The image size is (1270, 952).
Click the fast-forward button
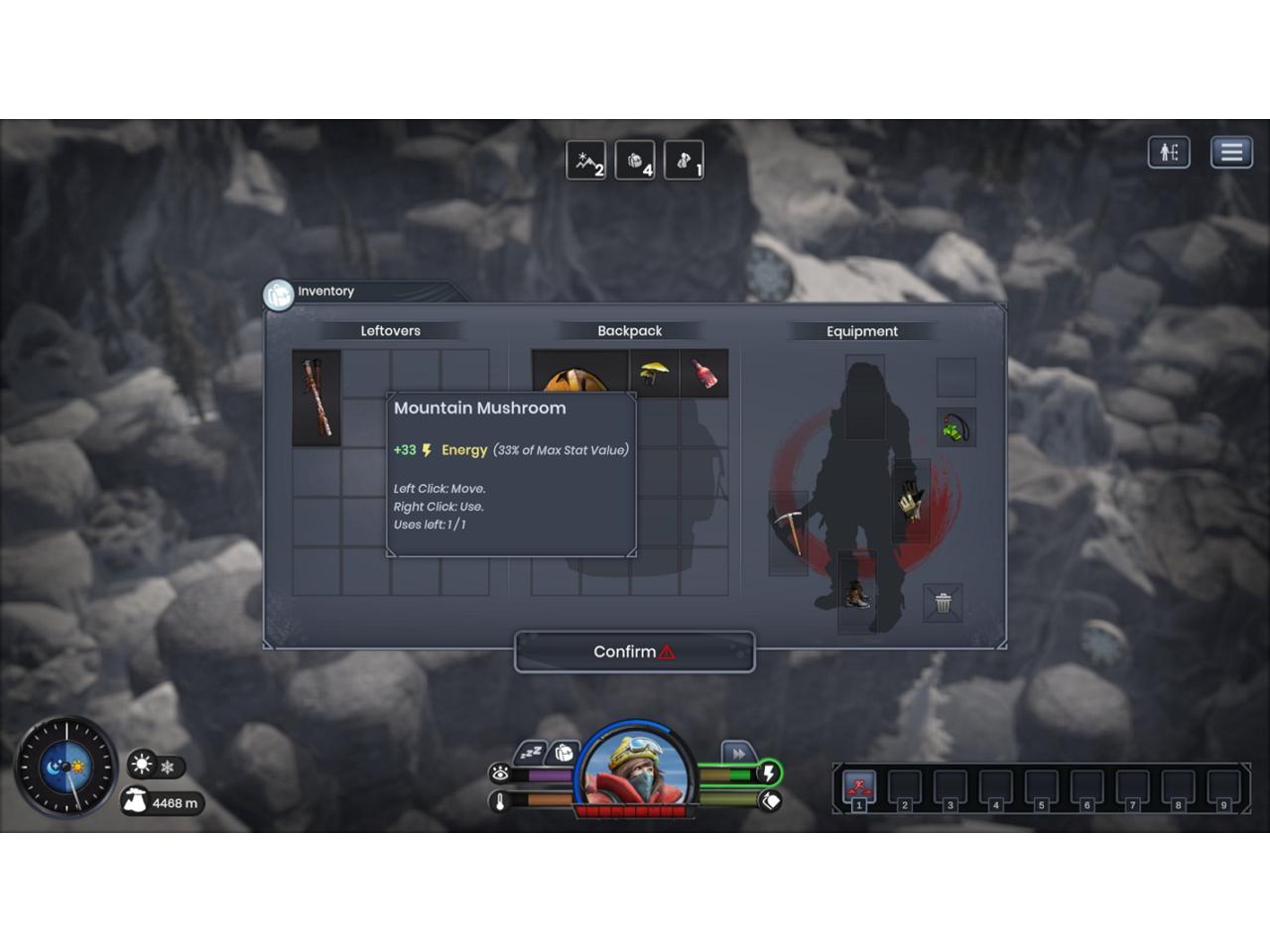click(738, 754)
